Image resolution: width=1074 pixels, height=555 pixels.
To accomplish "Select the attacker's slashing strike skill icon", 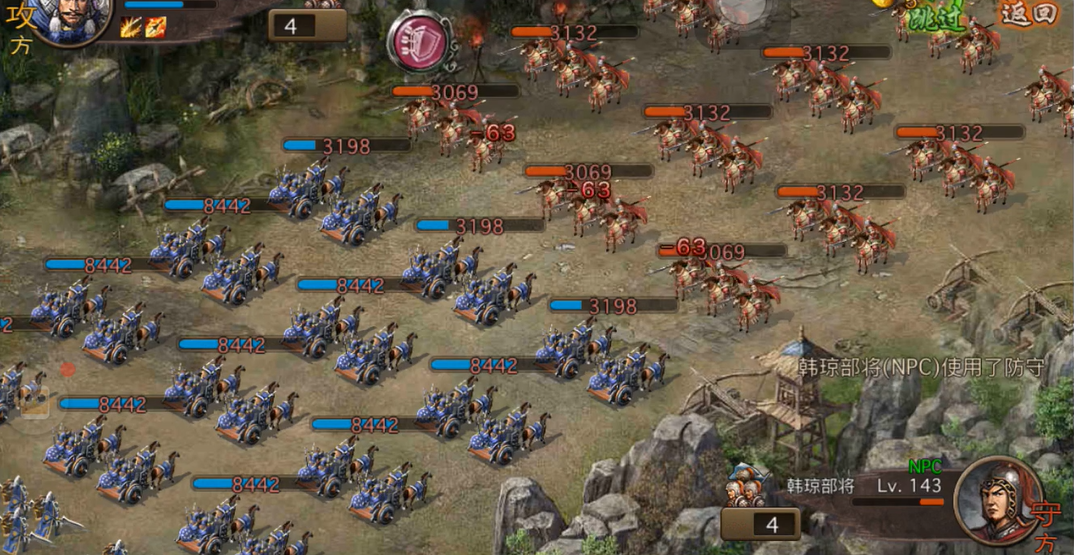I will pyautogui.click(x=131, y=27).
